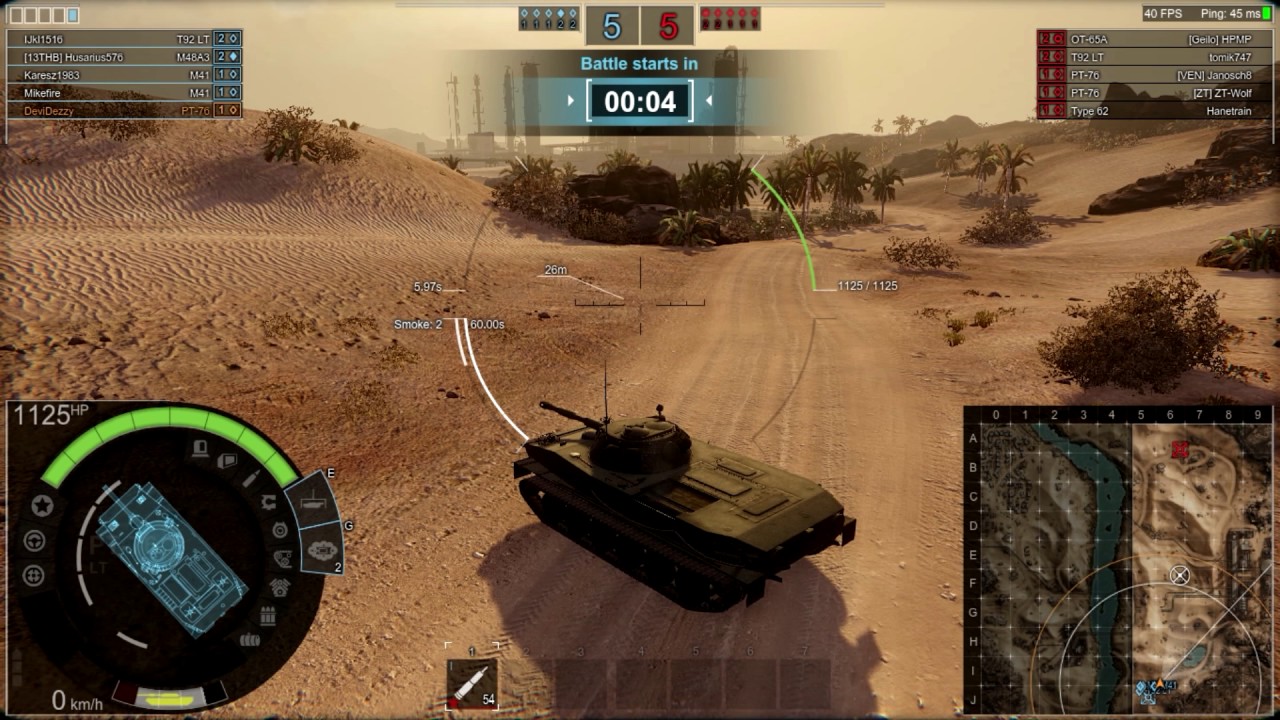The image size is (1280, 720).
Task: Select the red enemy base marker on minimap
Action: pos(1180,450)
